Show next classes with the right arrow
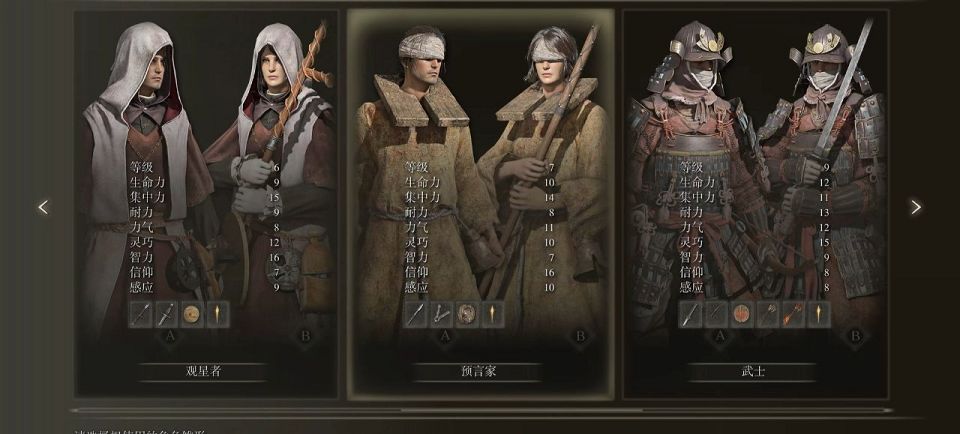Screen dimensions: 960x434 [x=915, y=207]
